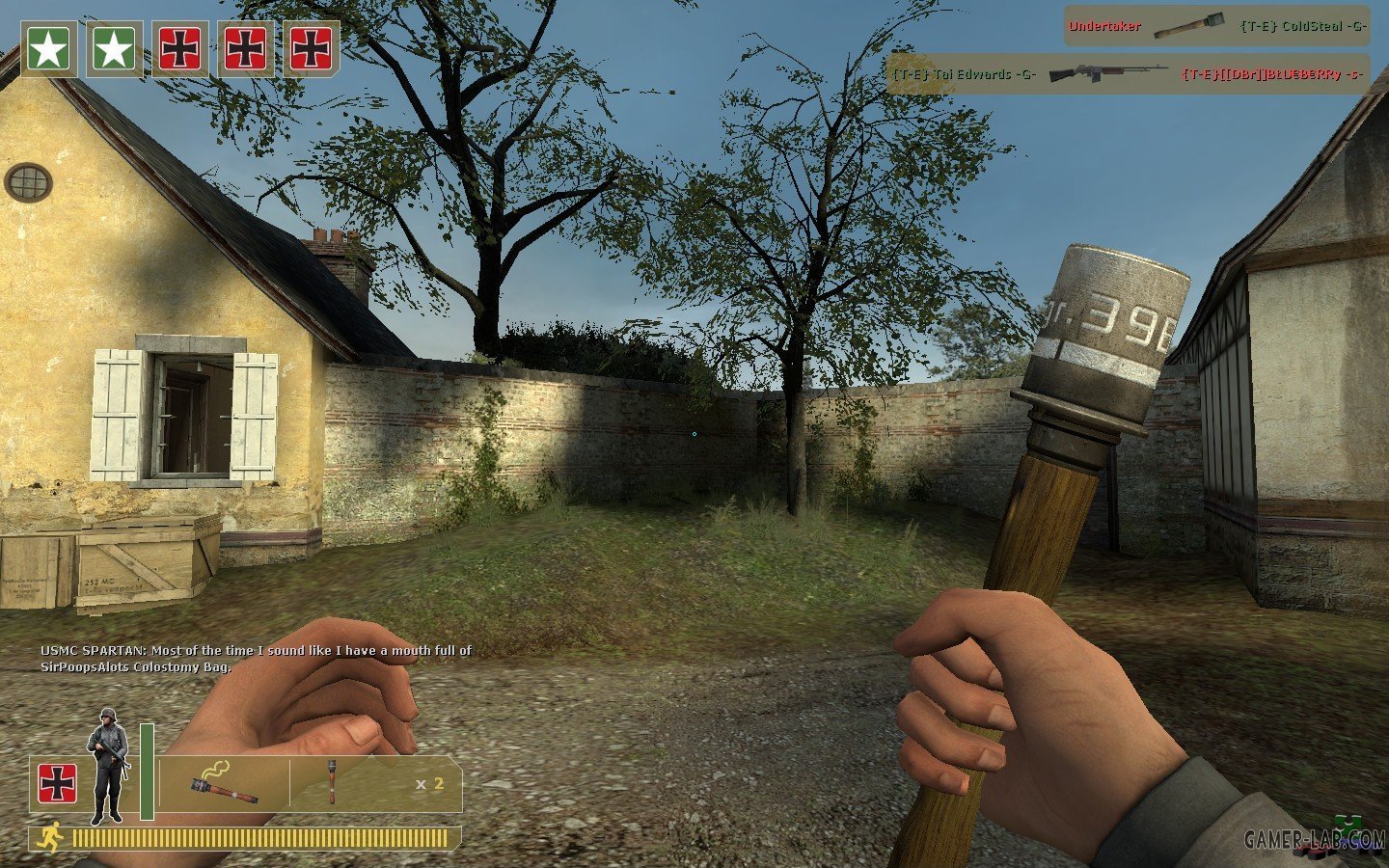The height and width of the screenshot is (868, 1389).
Task: Click the Undertaker kill feed entry
Action: pyautogui.click(x=1215, y=26)
